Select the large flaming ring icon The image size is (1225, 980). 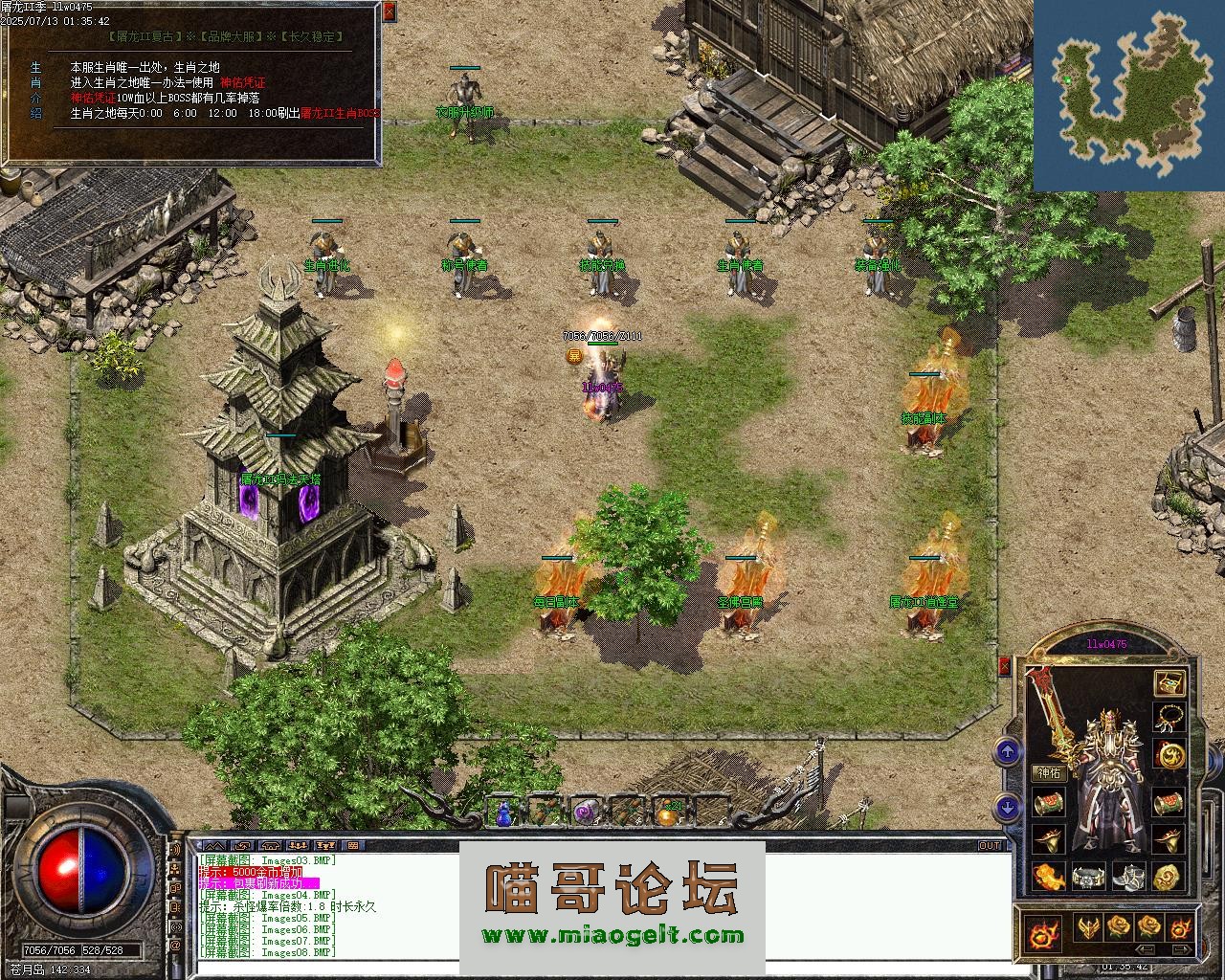[x=1042, y=932]
